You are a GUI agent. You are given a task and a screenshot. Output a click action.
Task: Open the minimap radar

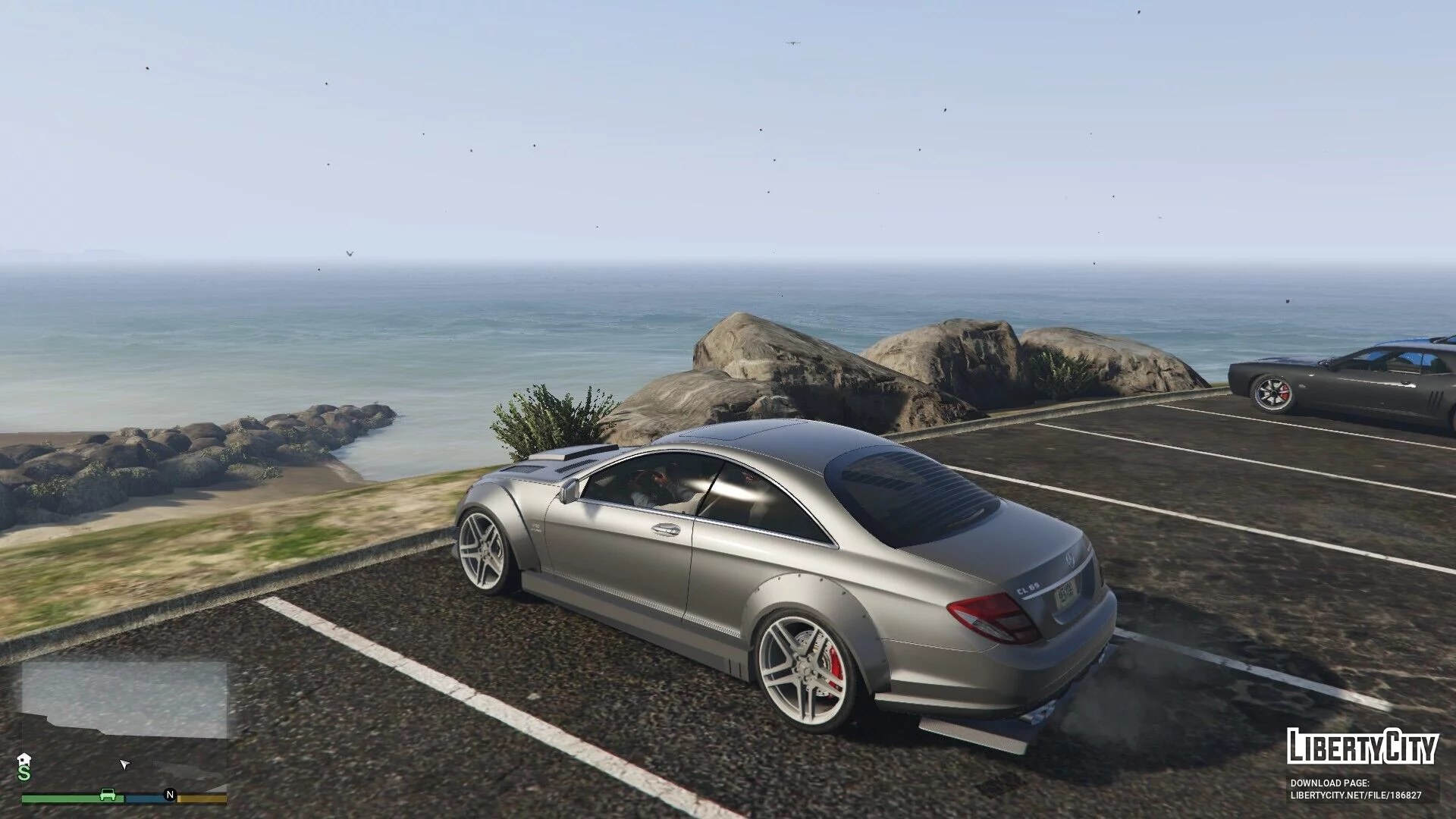124,726
